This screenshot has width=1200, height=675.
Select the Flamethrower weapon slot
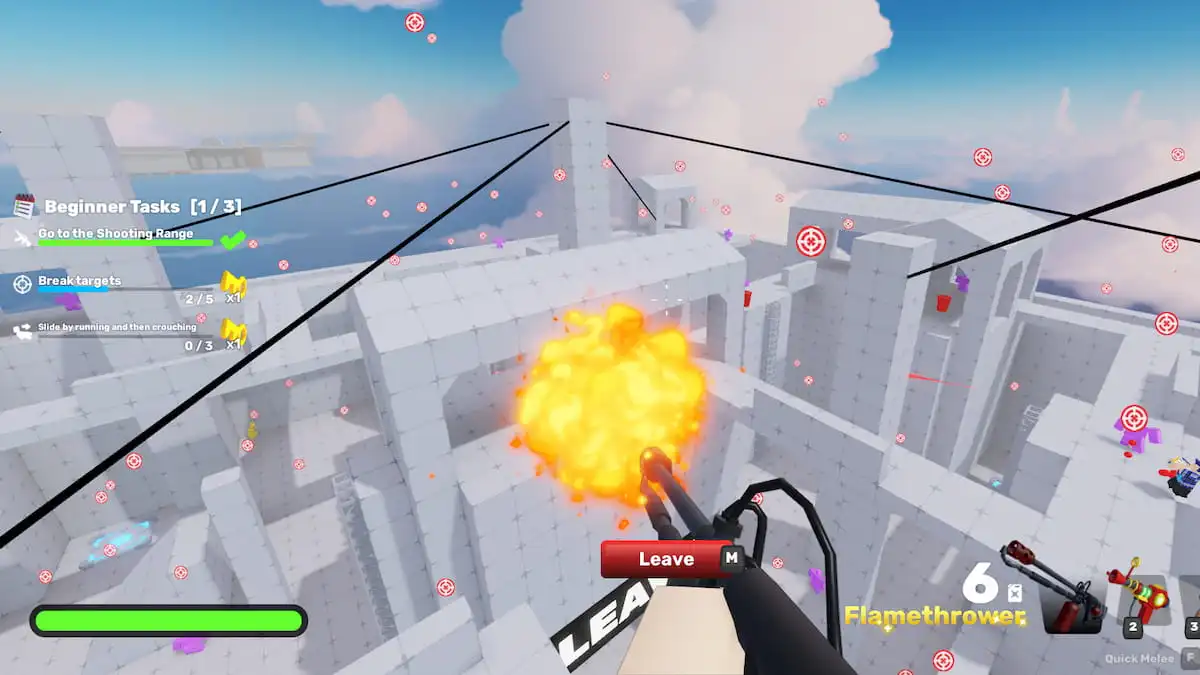coord(1072,598)
